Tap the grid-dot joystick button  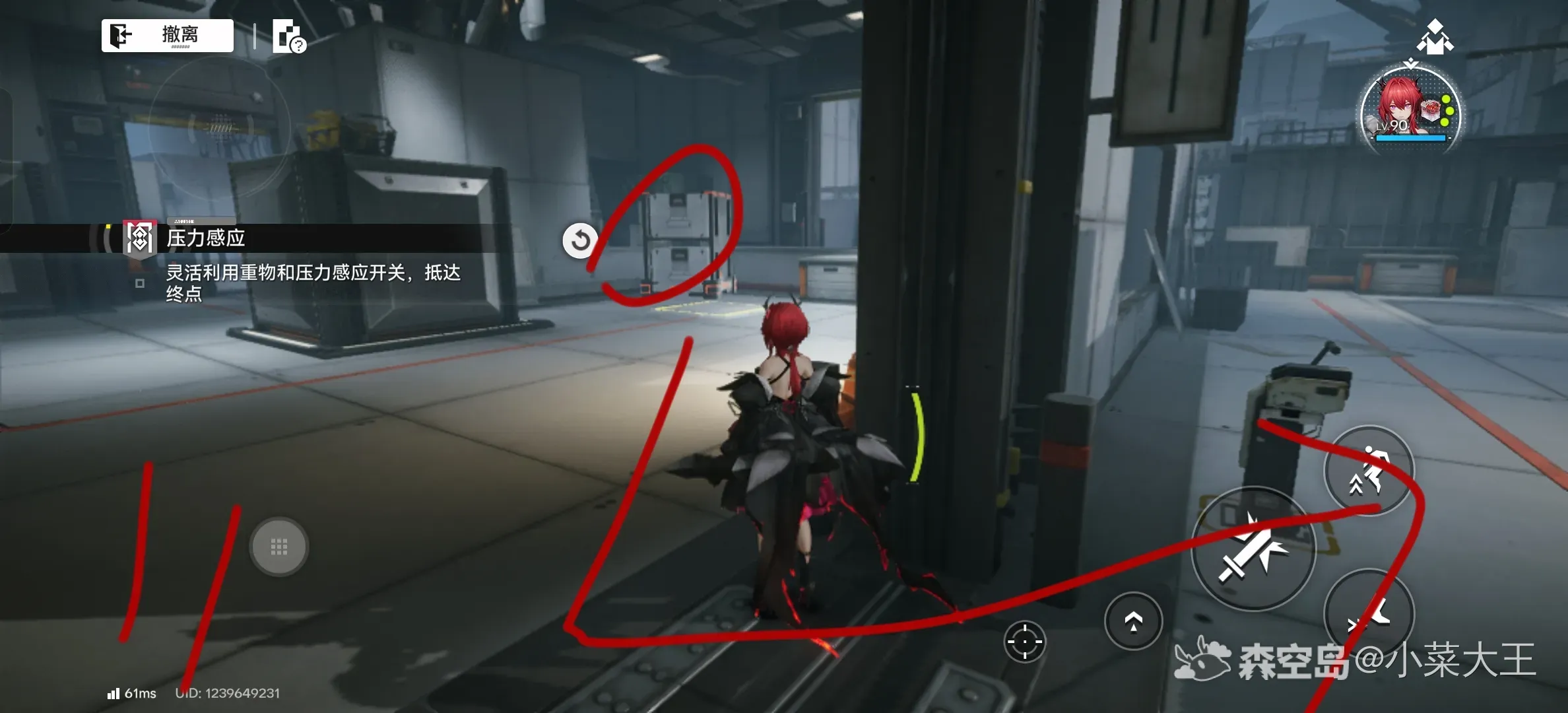pyautogui.click(x=279, y=547)
